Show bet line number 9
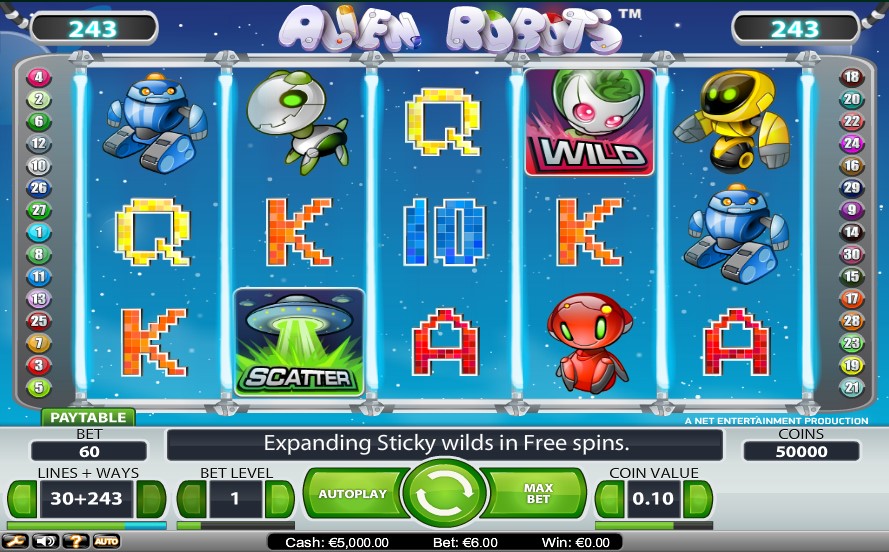The height and width of the screenshot is (552, 889). tap(851, 210)
